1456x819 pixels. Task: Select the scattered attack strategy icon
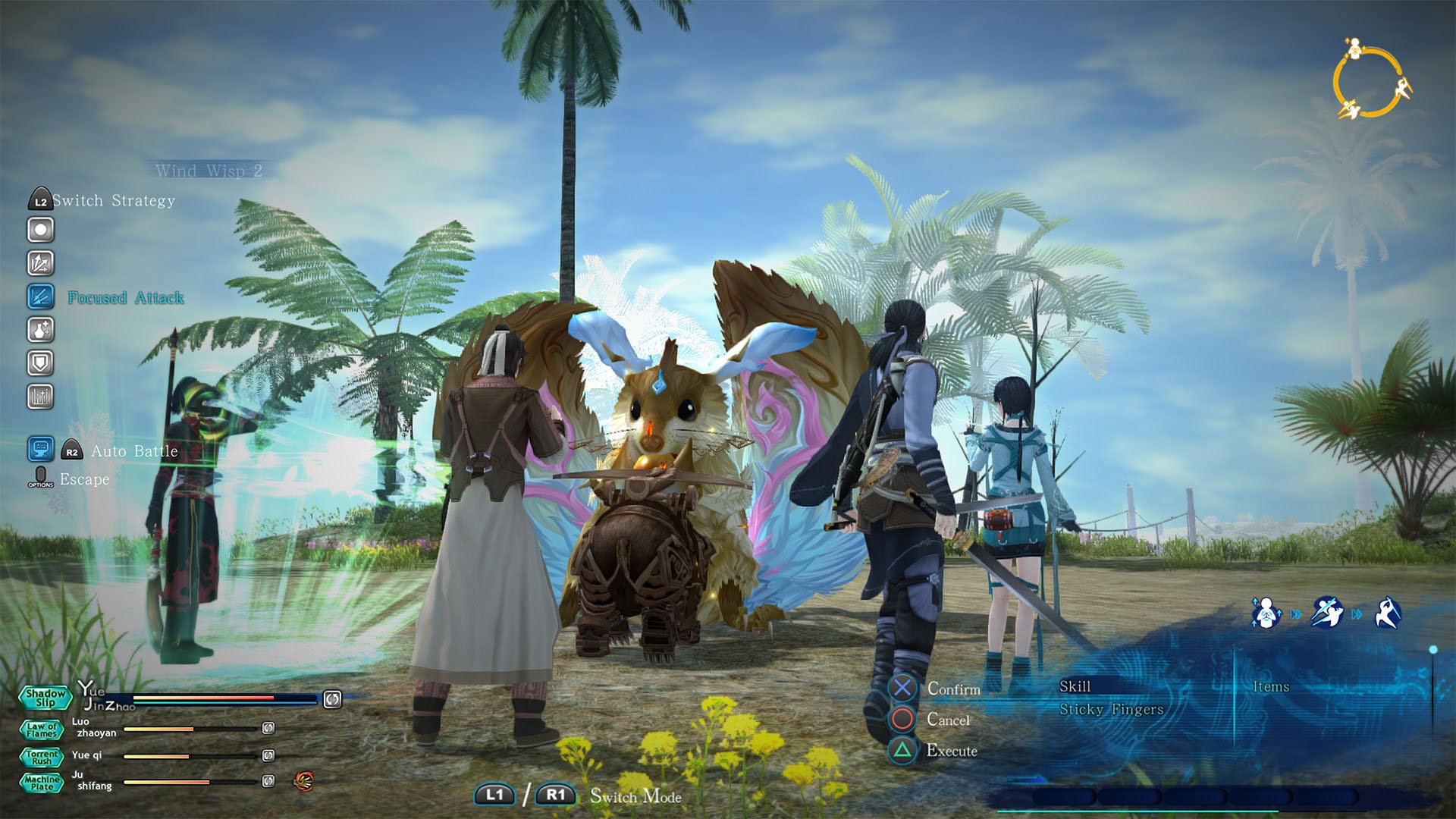click(39, 262)
